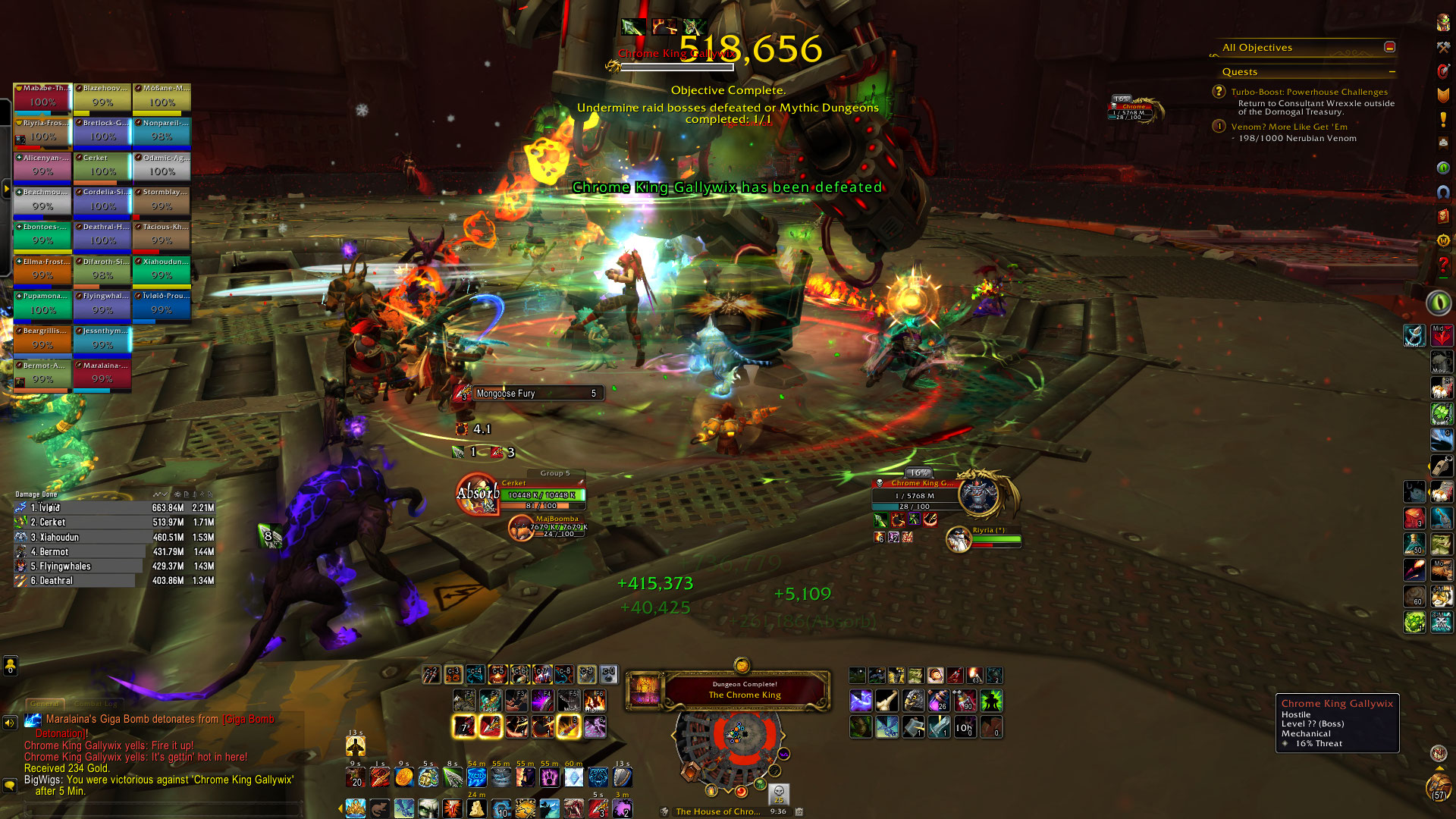Image resolution: width=1456 pixels, height=819 pixels.
Task: Collapse the All Objectives tracker
Action: 1389,47
